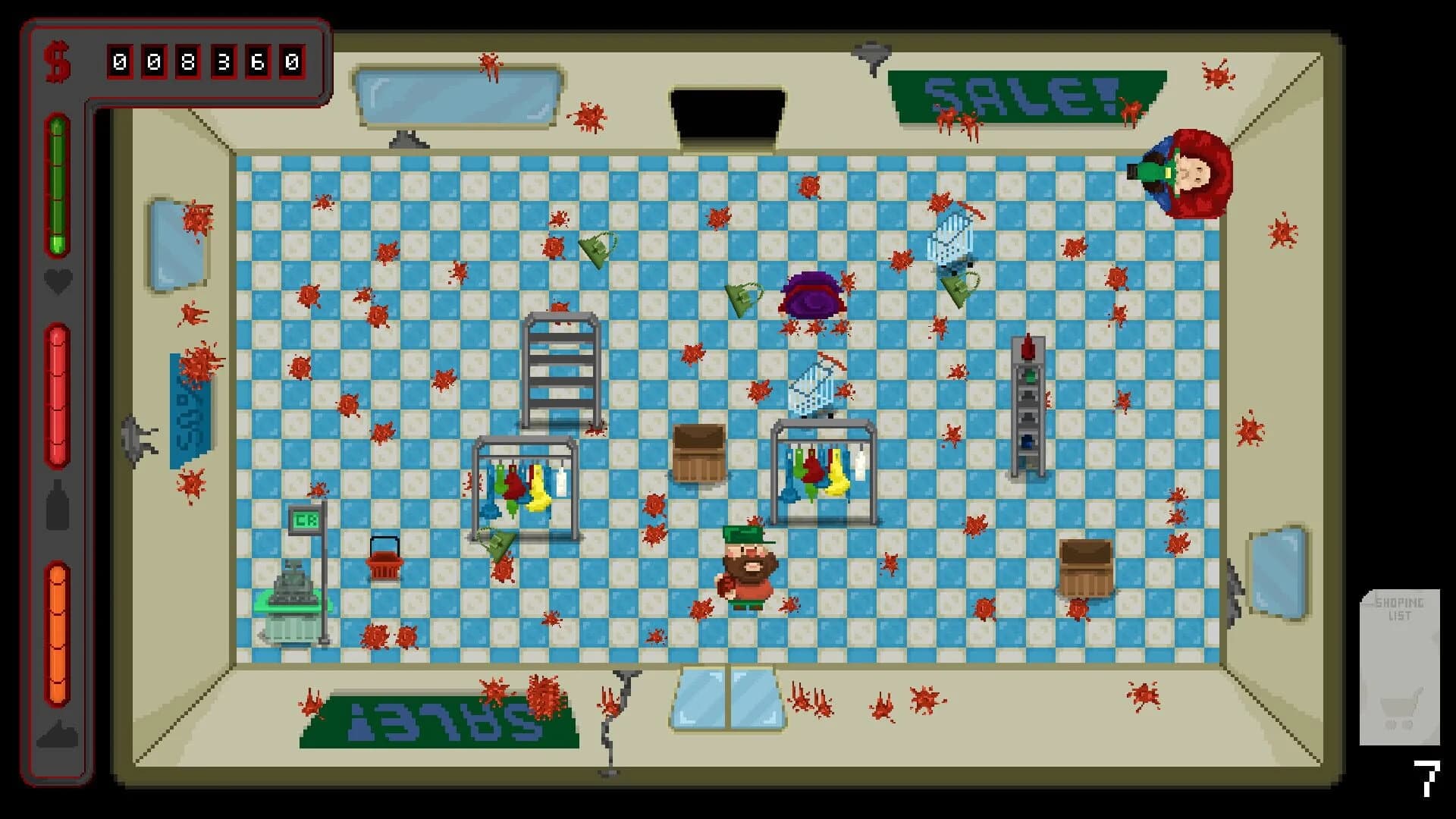1456x819 pixels.
Task: Click the red-haired character in the corner
Action: (1191, 171)
